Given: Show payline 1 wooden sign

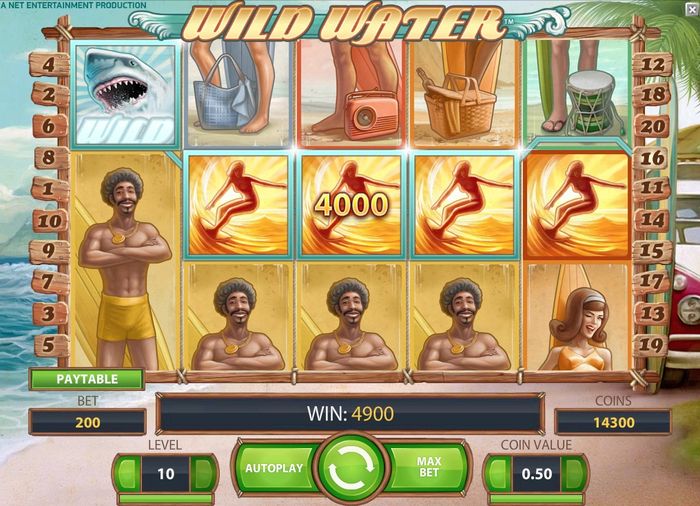Looking at the screenshot, I should point(50,189).
